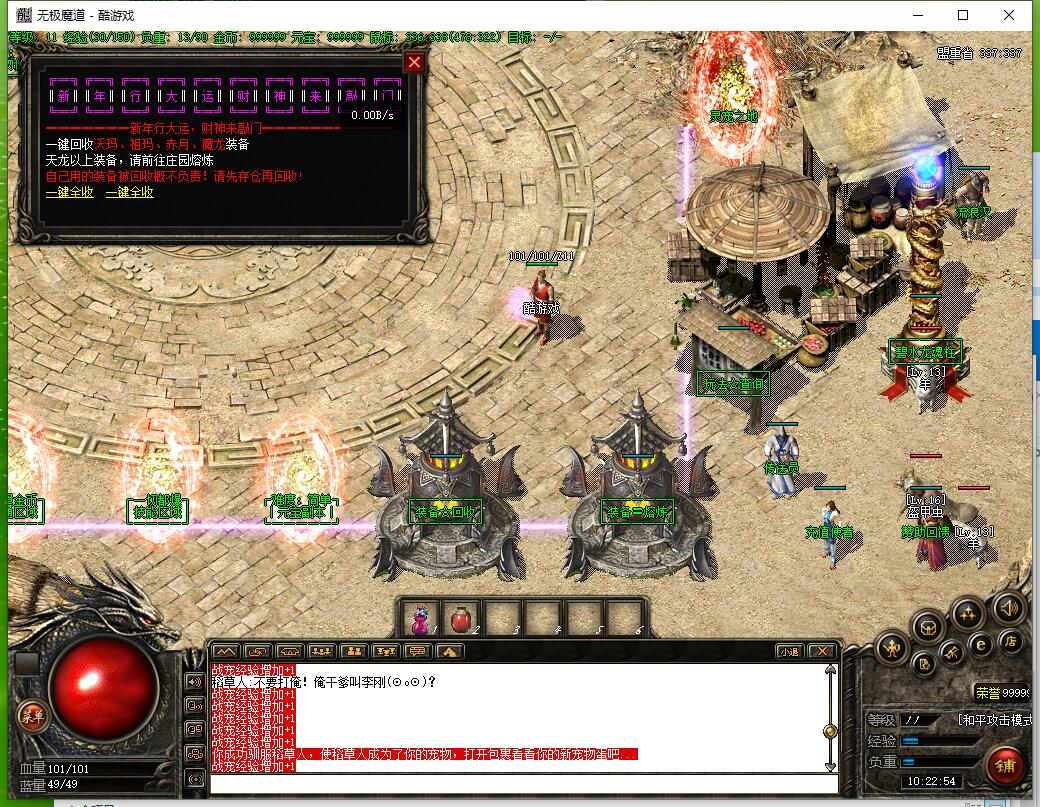Open the red 菜单 menu orb
Viewport: 1040px width, 807px height.
[33, 715]
